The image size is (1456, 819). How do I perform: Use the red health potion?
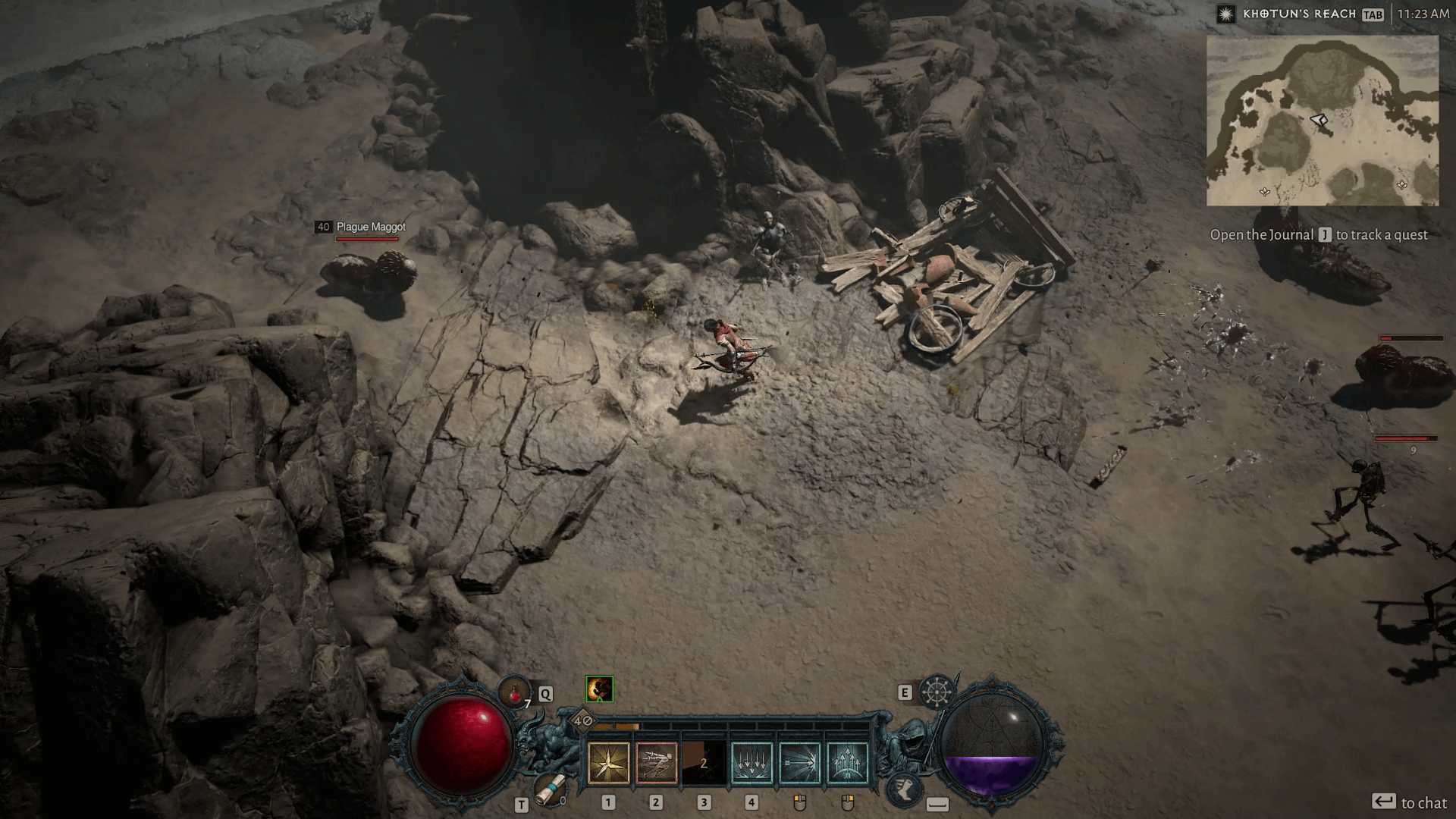pyautogui.click(x=515, y=692)
